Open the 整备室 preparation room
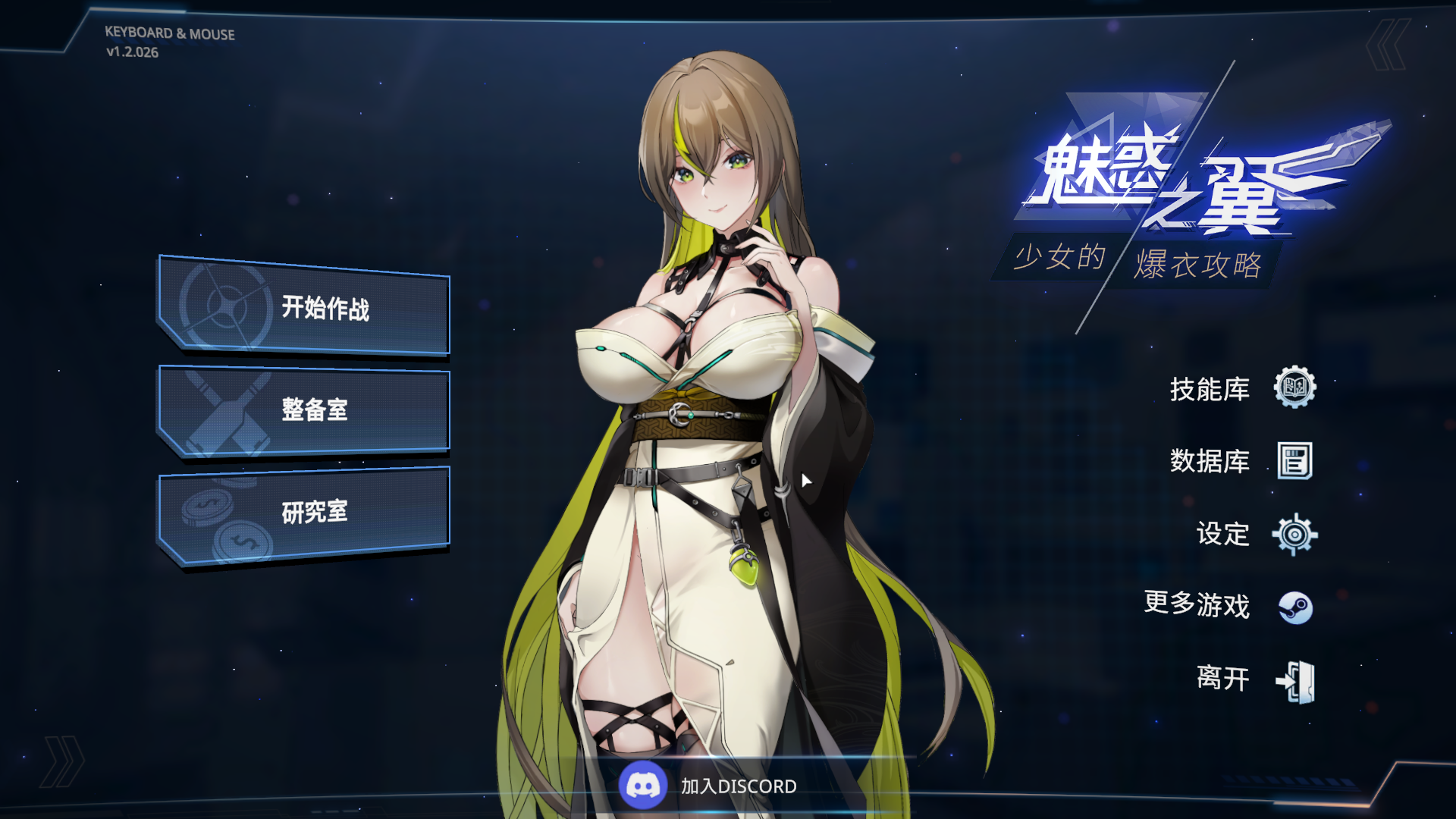The height and width of the screenshot is (819, 1456). click(x=305, y=409)
